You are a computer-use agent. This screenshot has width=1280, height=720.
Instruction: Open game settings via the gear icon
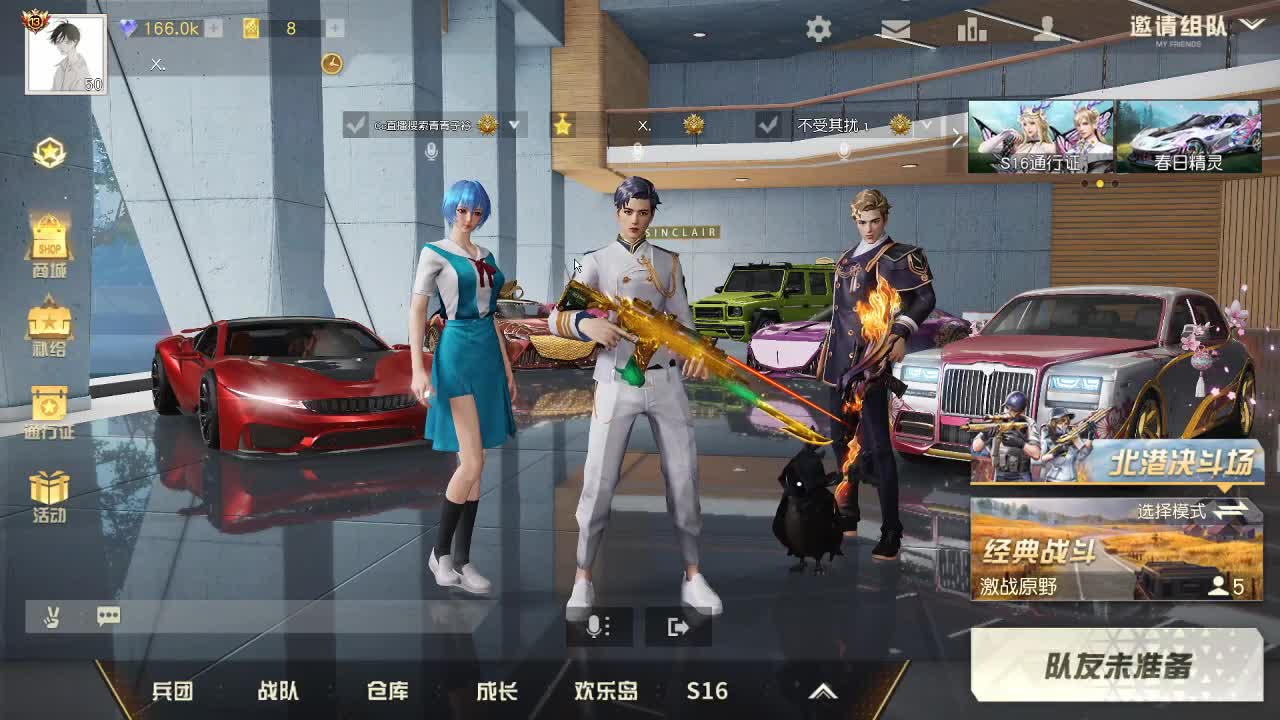click(x=818, y=30)
